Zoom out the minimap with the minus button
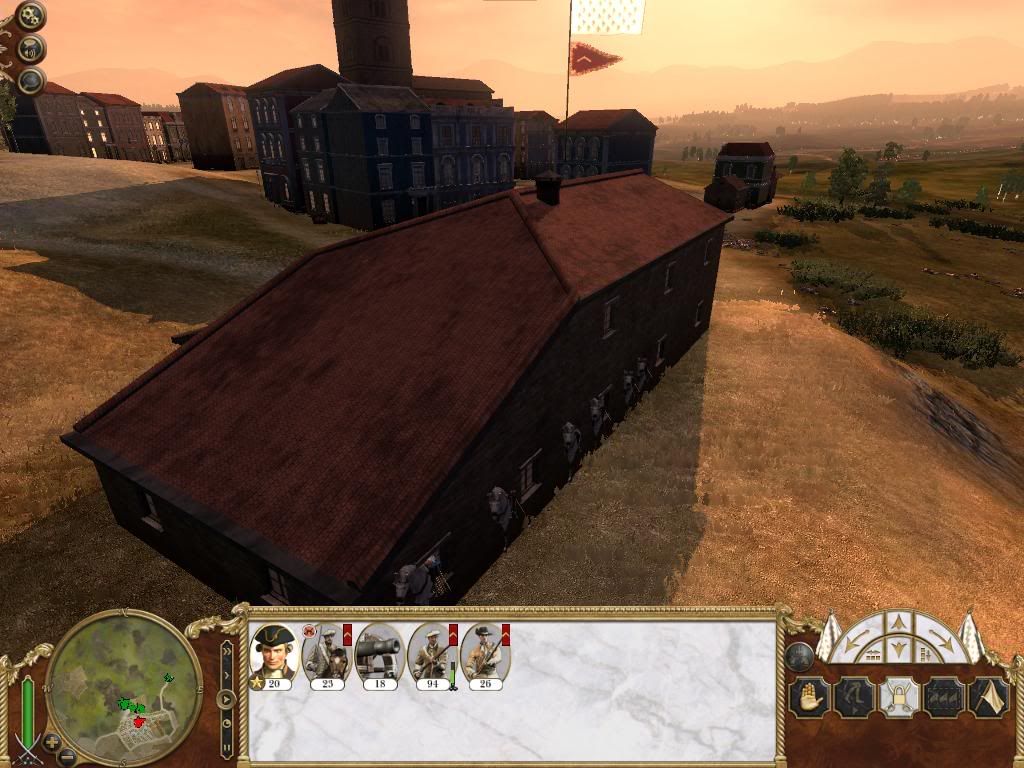Screen dimensions: 1024x768 coord(68,756)
